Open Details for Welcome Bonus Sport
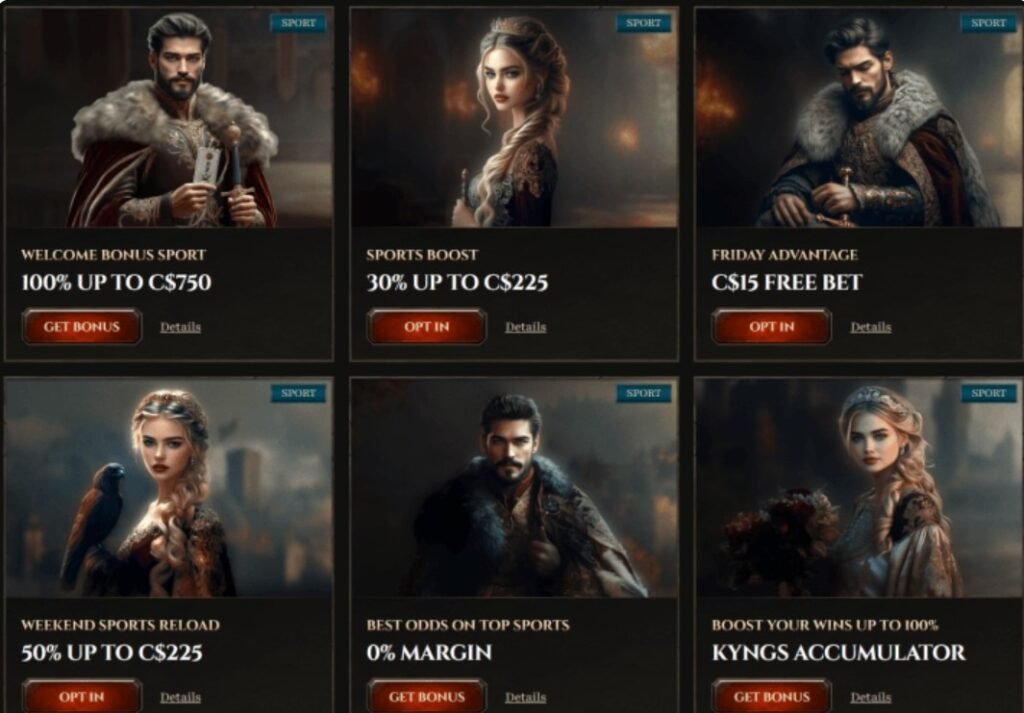The image size is (1024, 713). [x=180, y=327]
